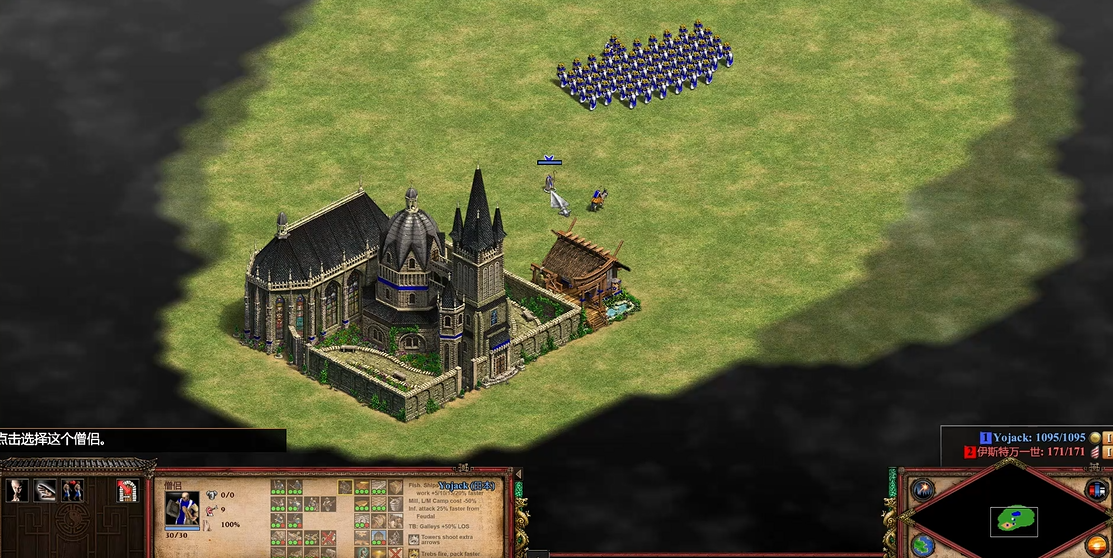Select the open hand command icon

(45, 490)
